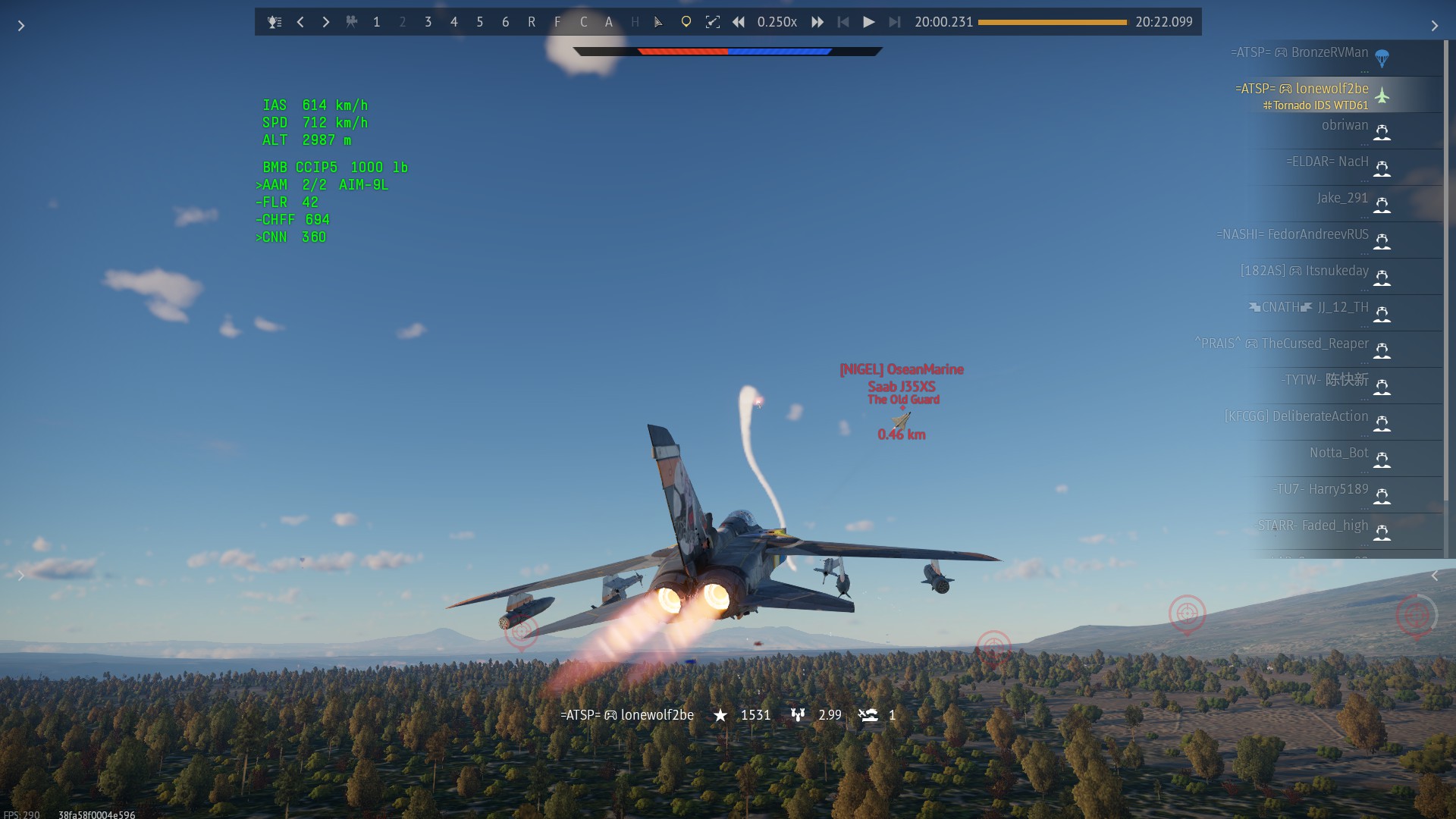Open the left sidebar chevron arrow
The height and width of the screenshot is (819, 1456).
[x=21, y=25]
